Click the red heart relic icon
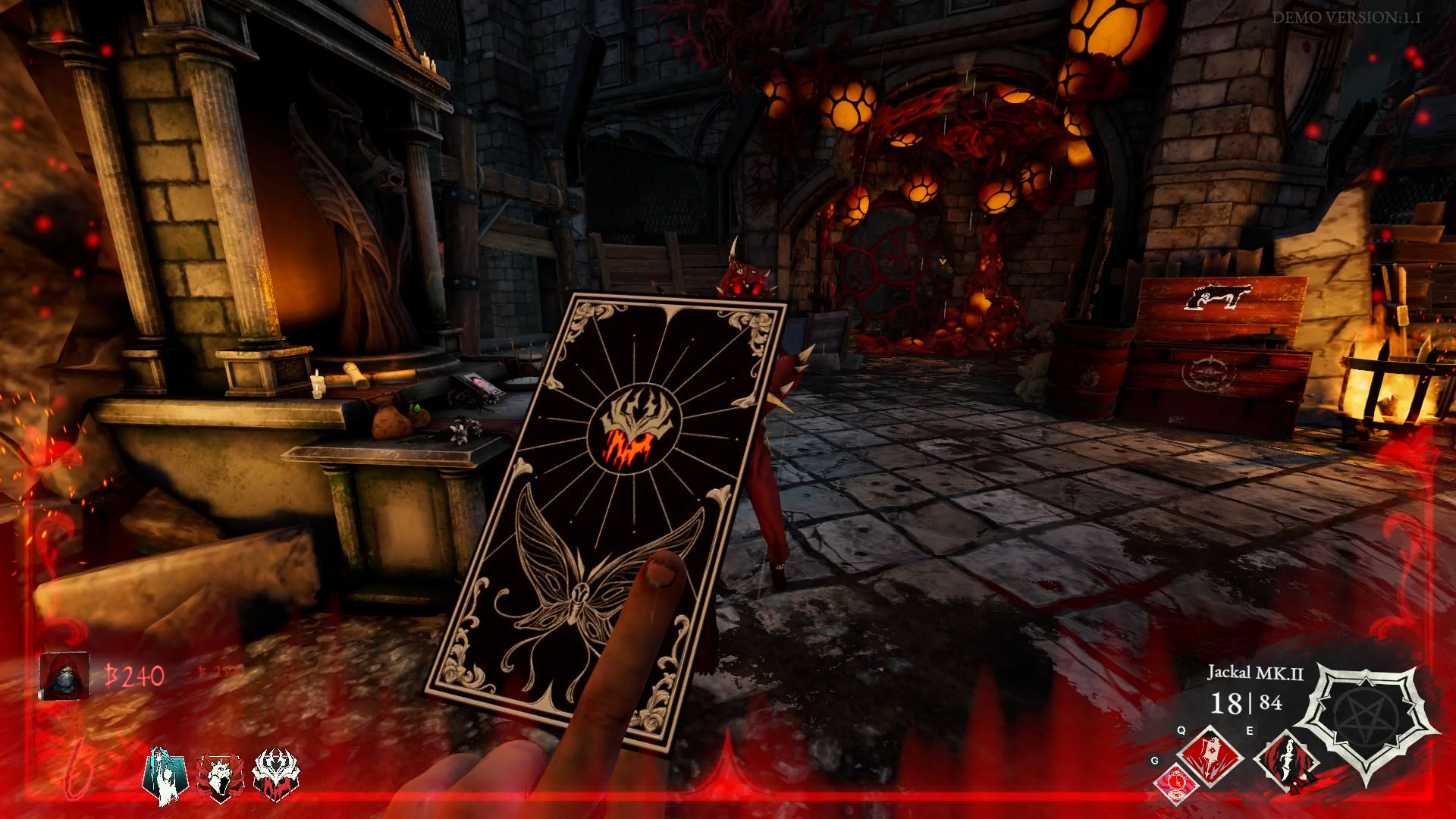Image resolution: width=1456 pixels, height=819 pixels. [218, 776]
